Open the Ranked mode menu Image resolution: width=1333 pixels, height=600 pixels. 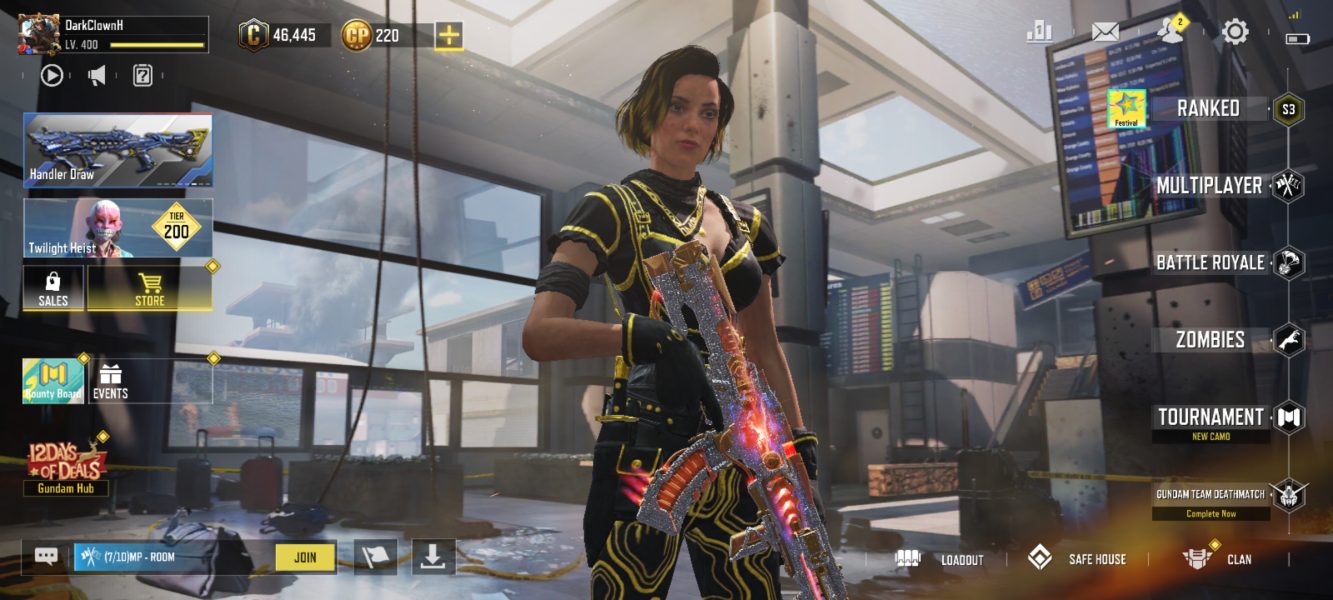point(1208,109)
